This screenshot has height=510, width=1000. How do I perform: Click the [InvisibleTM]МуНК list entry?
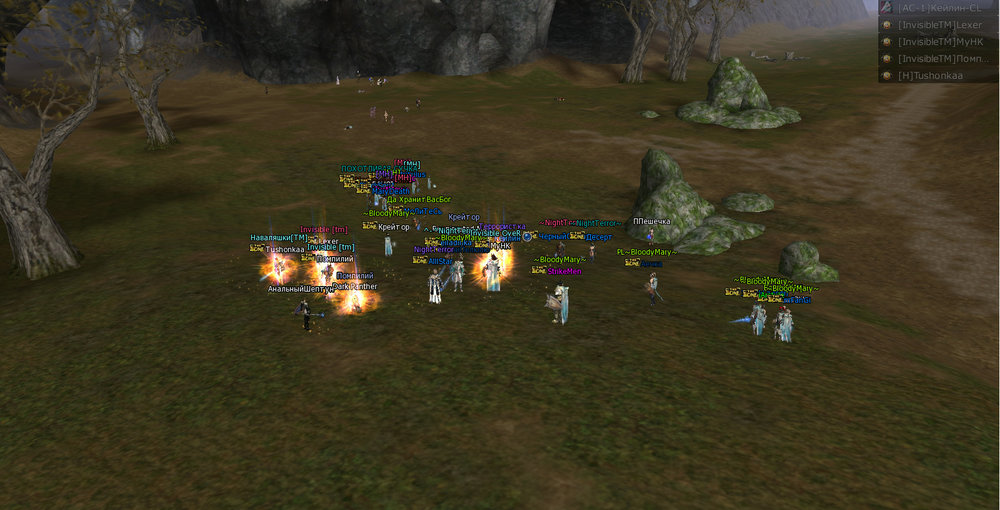(938, 41)
